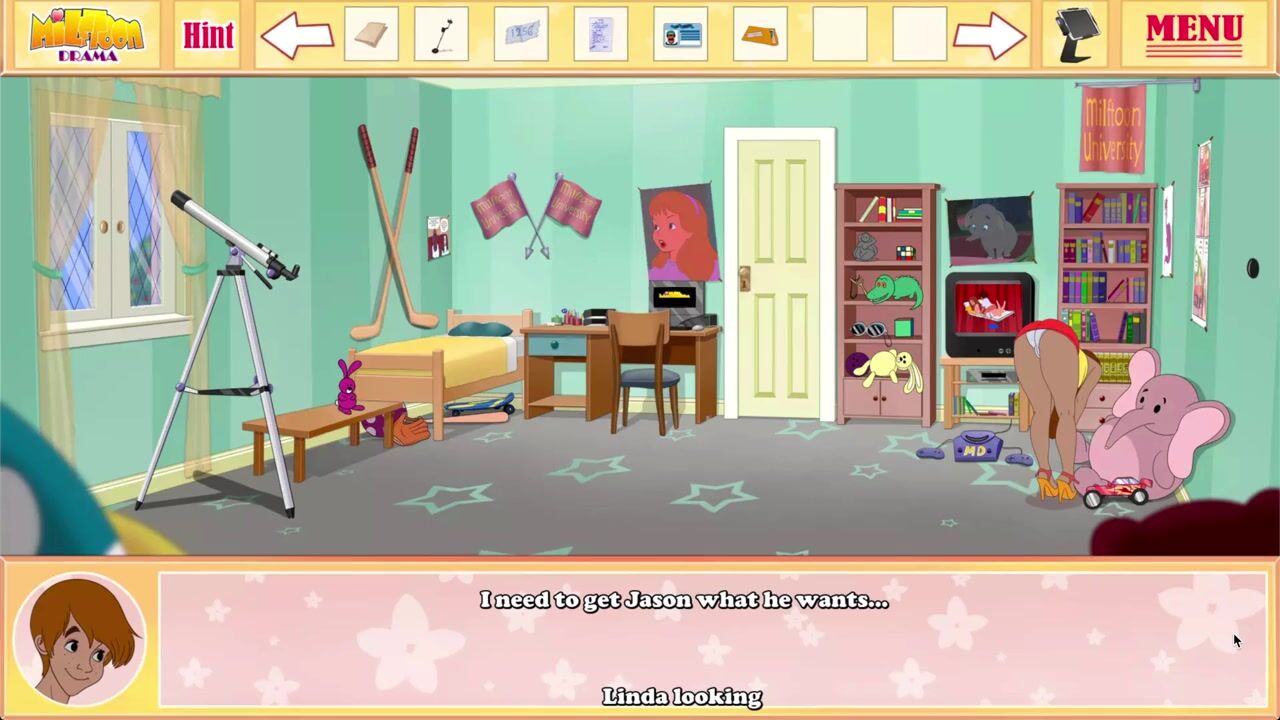The width and height of the screenshot is (1280, 720).
Task: Click the dialogue box to continue
Action: point(712,640)
